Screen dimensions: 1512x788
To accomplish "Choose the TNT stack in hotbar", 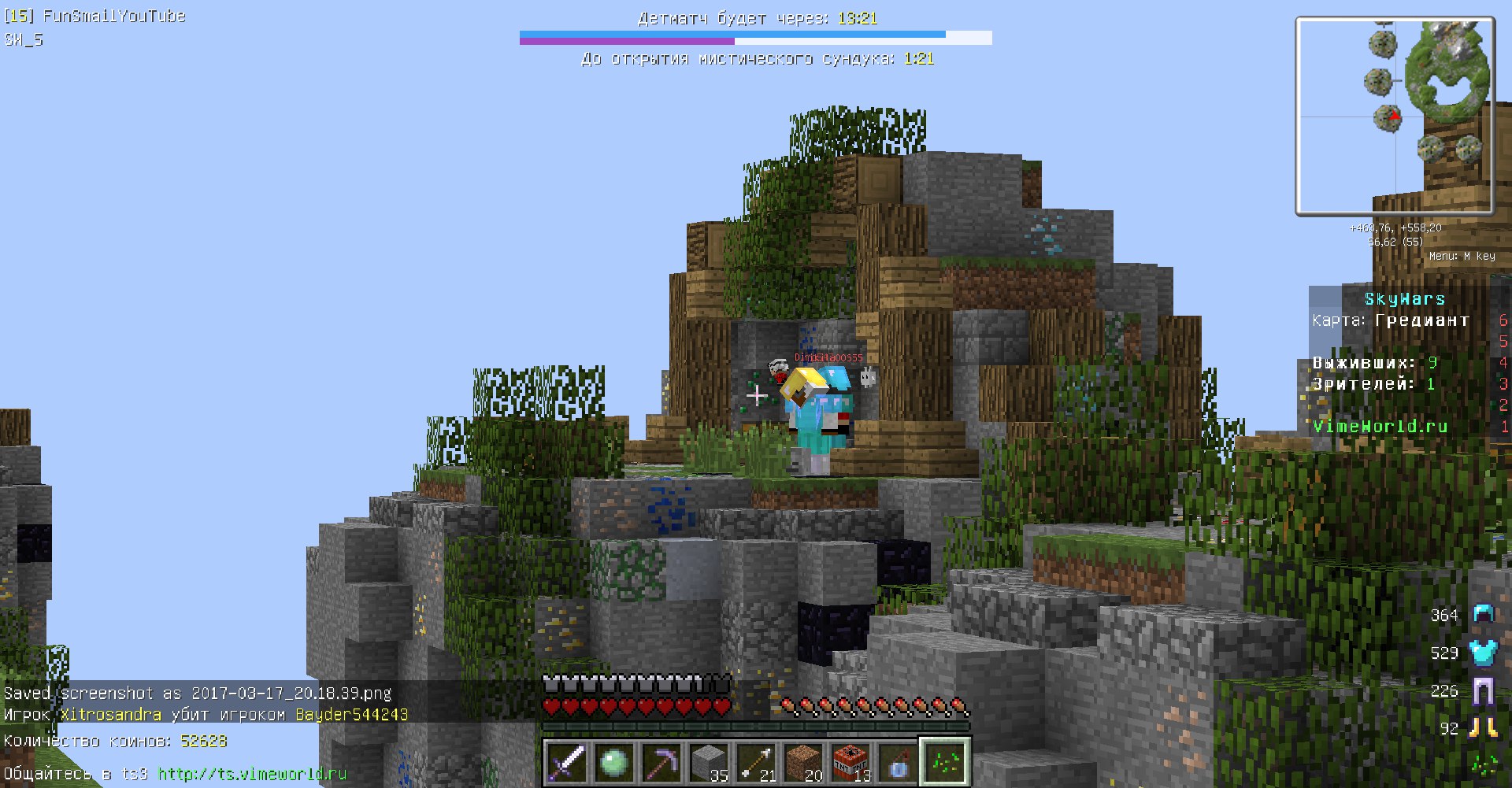I will coord(850,762).
